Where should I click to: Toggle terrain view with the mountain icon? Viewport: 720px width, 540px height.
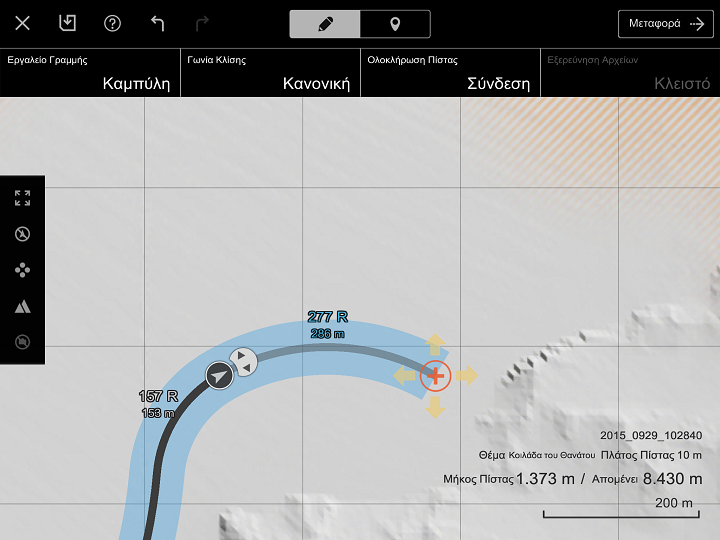[x=22, y=306]
